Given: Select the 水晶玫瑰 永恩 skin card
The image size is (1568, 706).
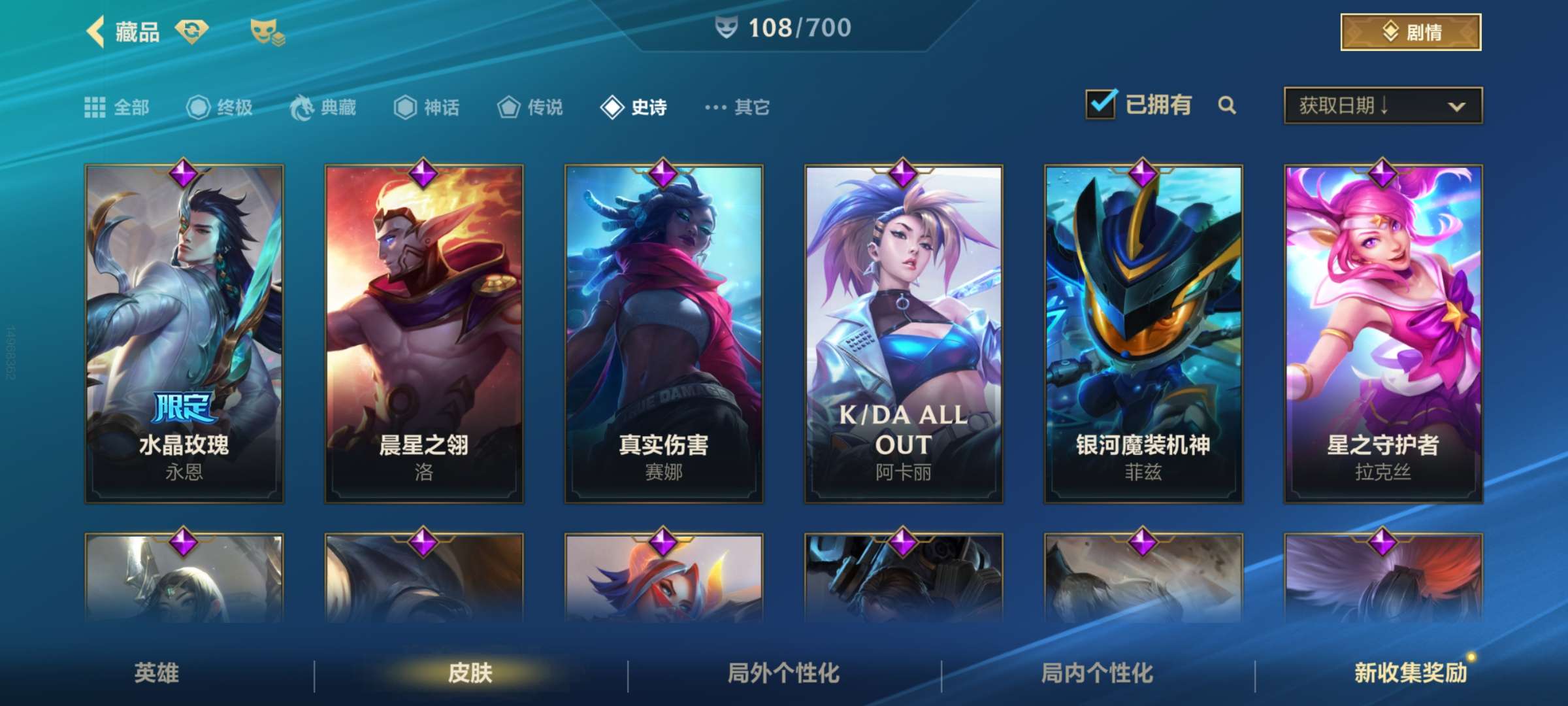Looking at the screenshot, I should tap(184, 333).
